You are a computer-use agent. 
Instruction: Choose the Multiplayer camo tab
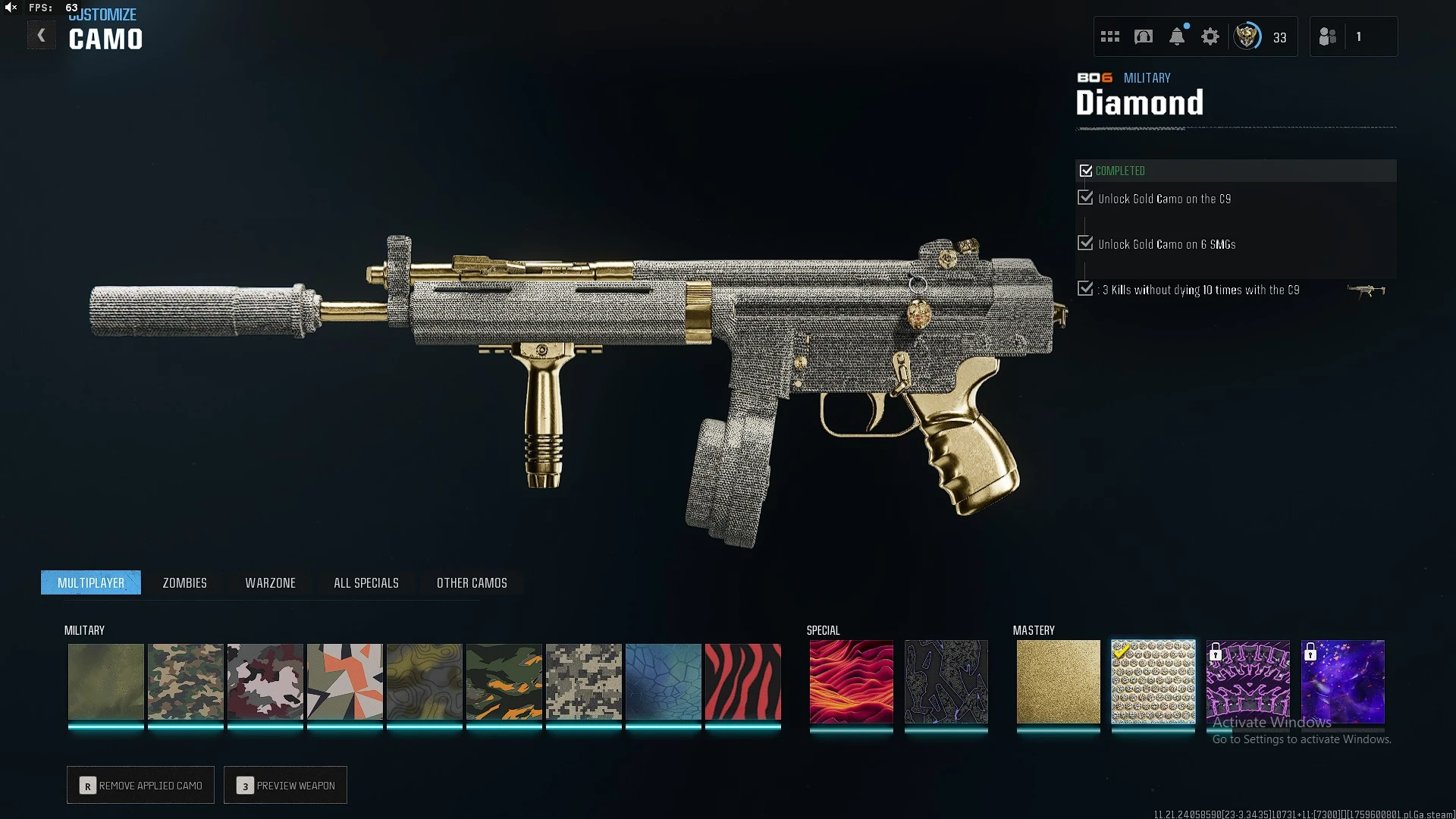click(x=91, y=582)
